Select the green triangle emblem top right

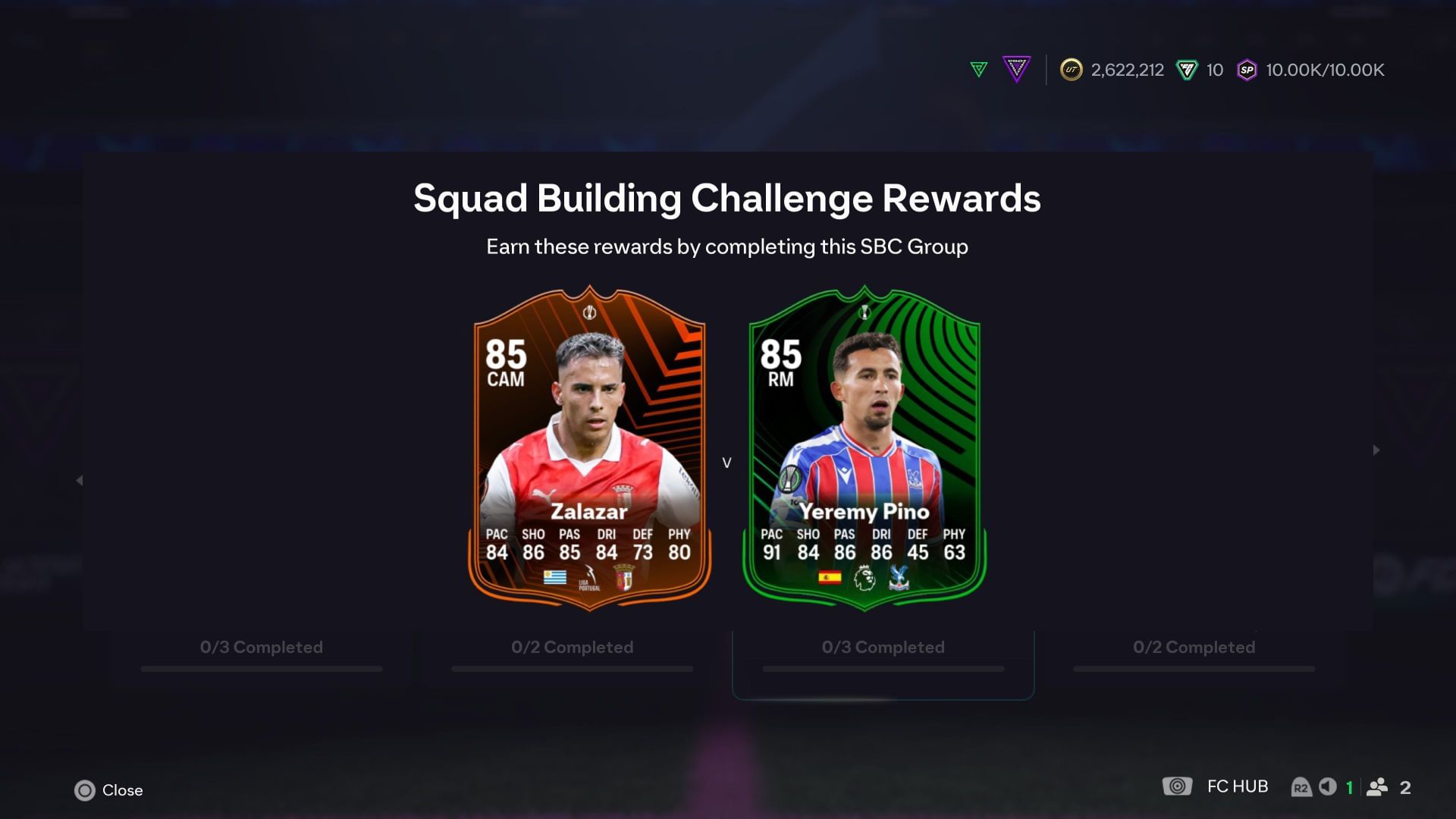pos(978,70)
